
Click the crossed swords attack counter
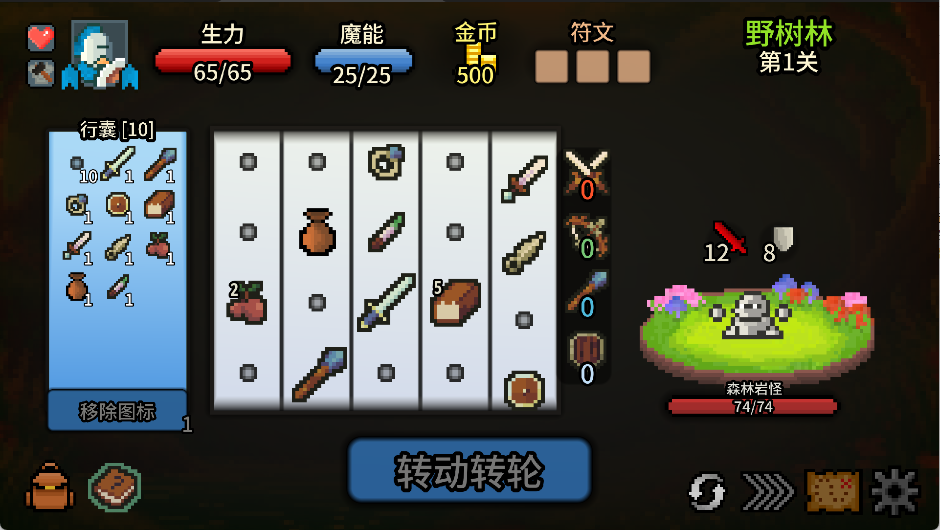point(587,172)
